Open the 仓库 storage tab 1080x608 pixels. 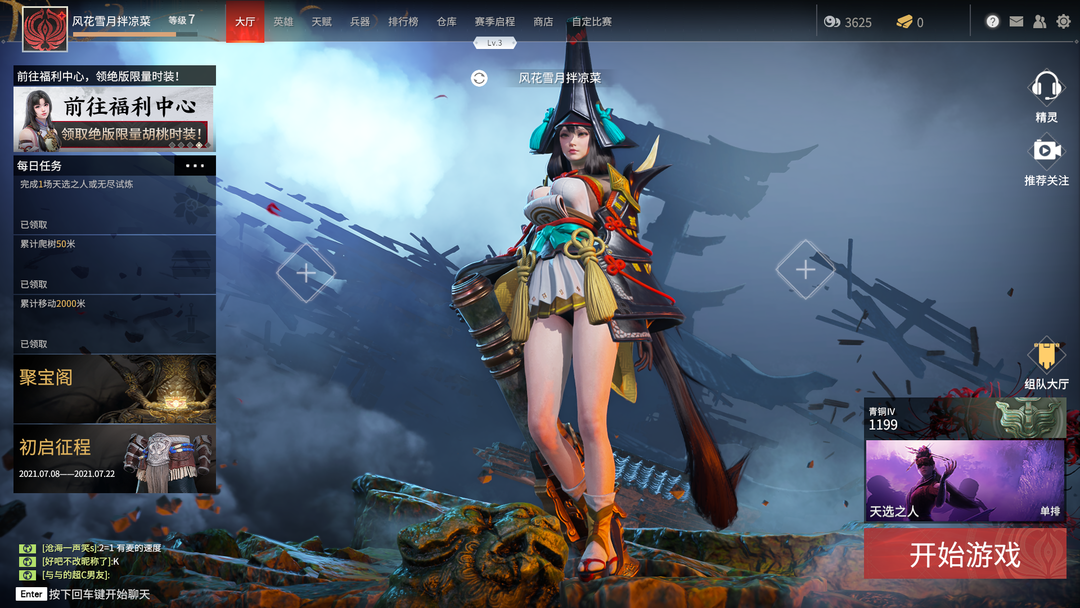446,22
